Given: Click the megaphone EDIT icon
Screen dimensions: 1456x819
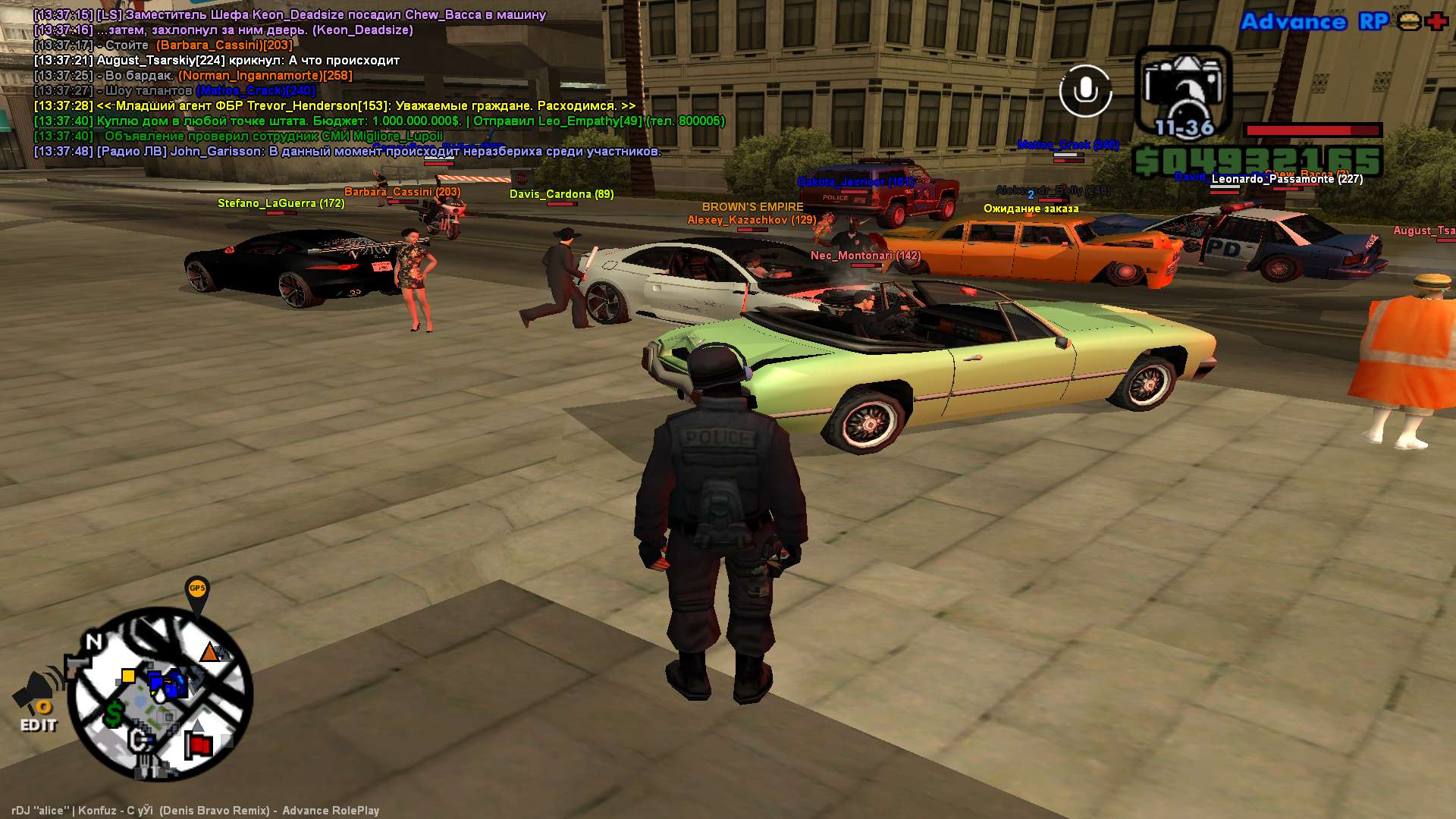Looking at the screenshot, I should [x=37, y=702].
